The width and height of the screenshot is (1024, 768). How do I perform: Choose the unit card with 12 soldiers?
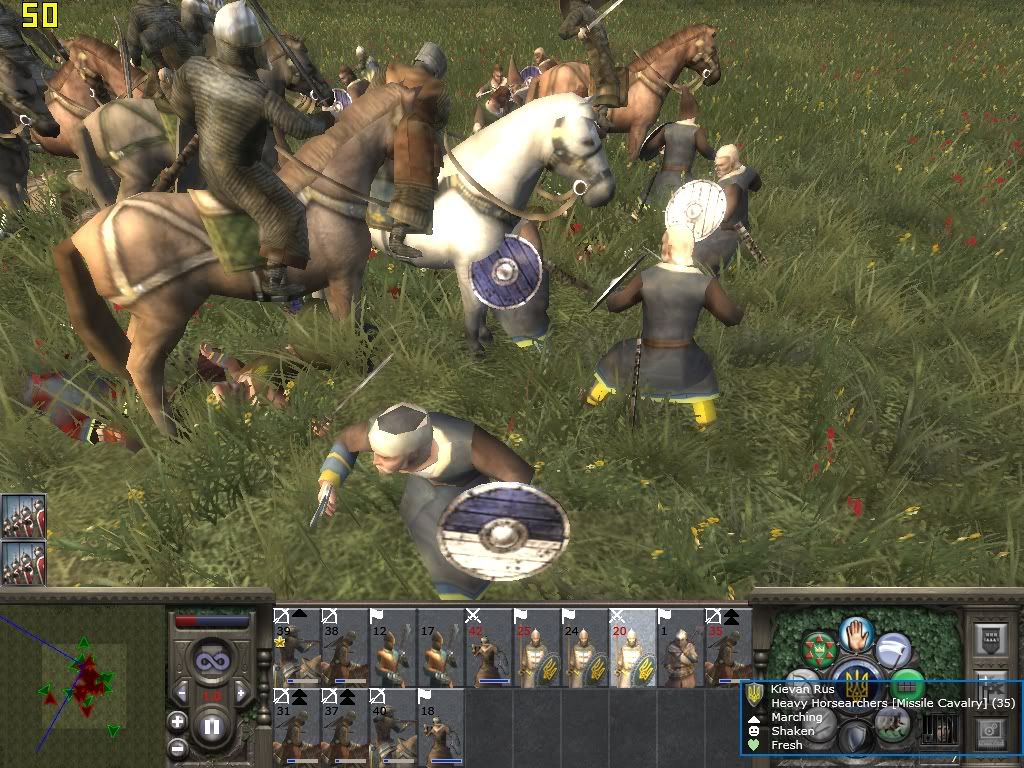[392, 647]
